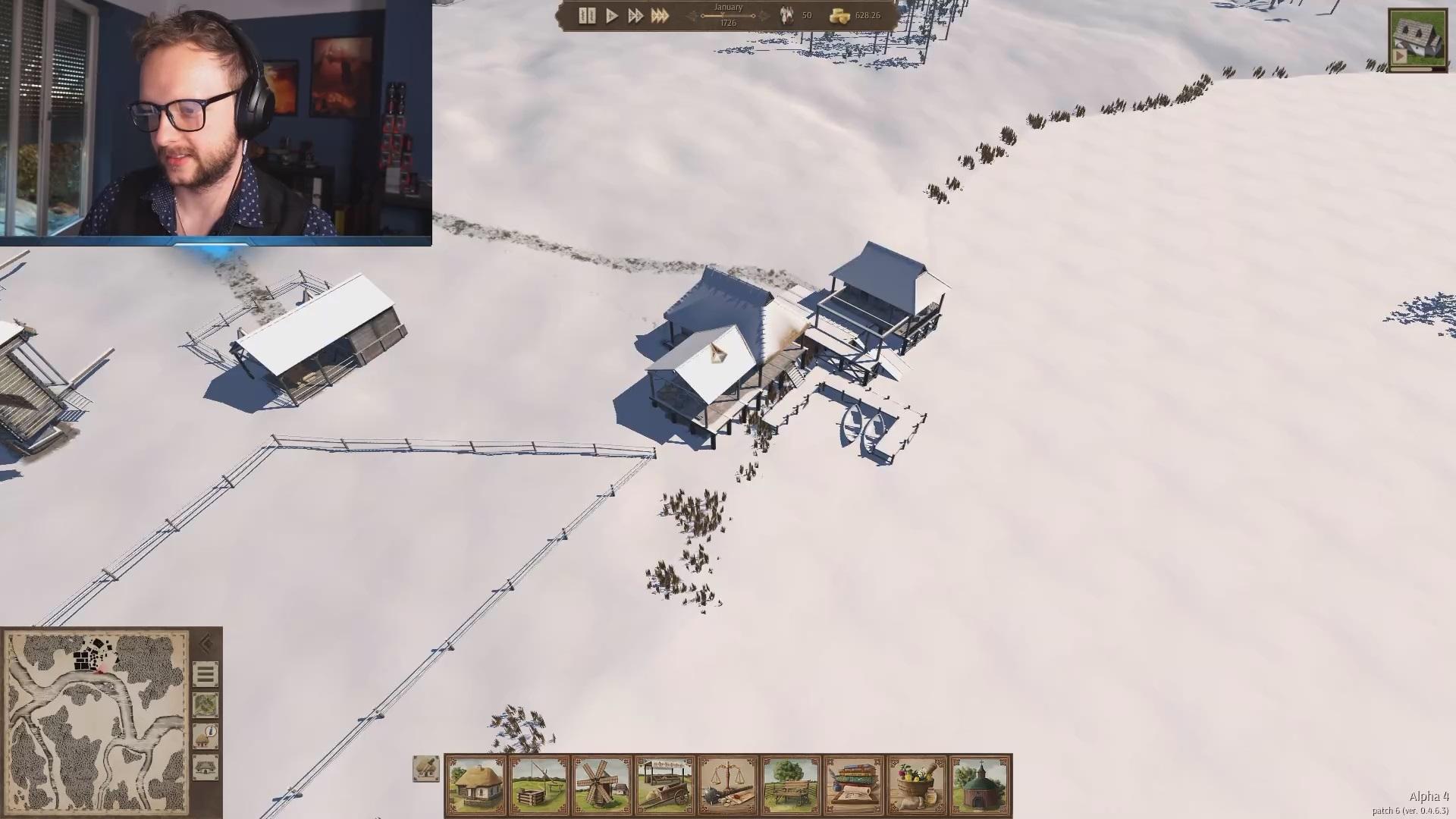Collapse the minimap panel with the arrow
Image resolution: width=1456 pixels, height=819 pixels.
[206, 644]
